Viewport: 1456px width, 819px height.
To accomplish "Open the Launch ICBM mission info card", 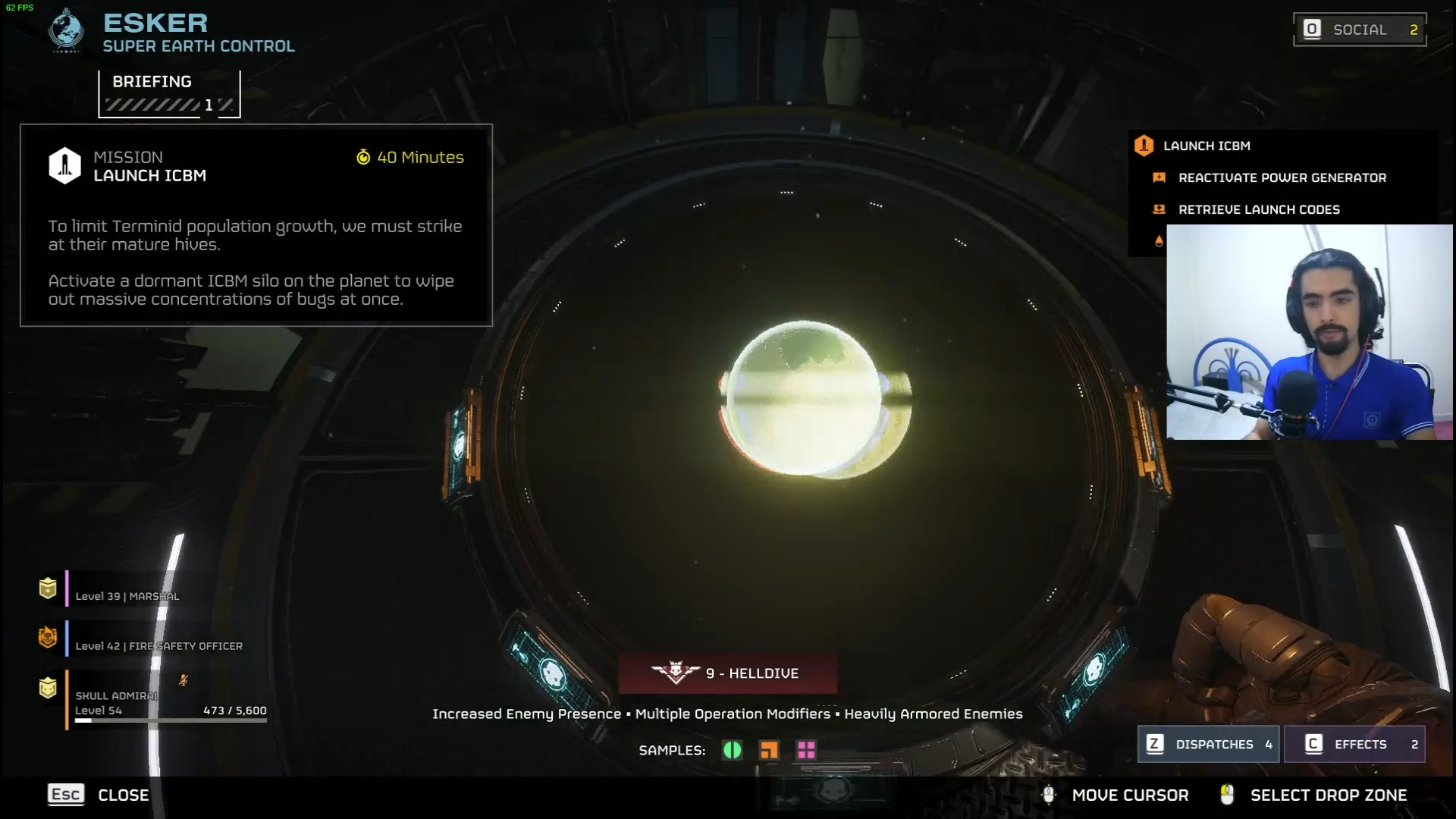I will coord(256,225).
